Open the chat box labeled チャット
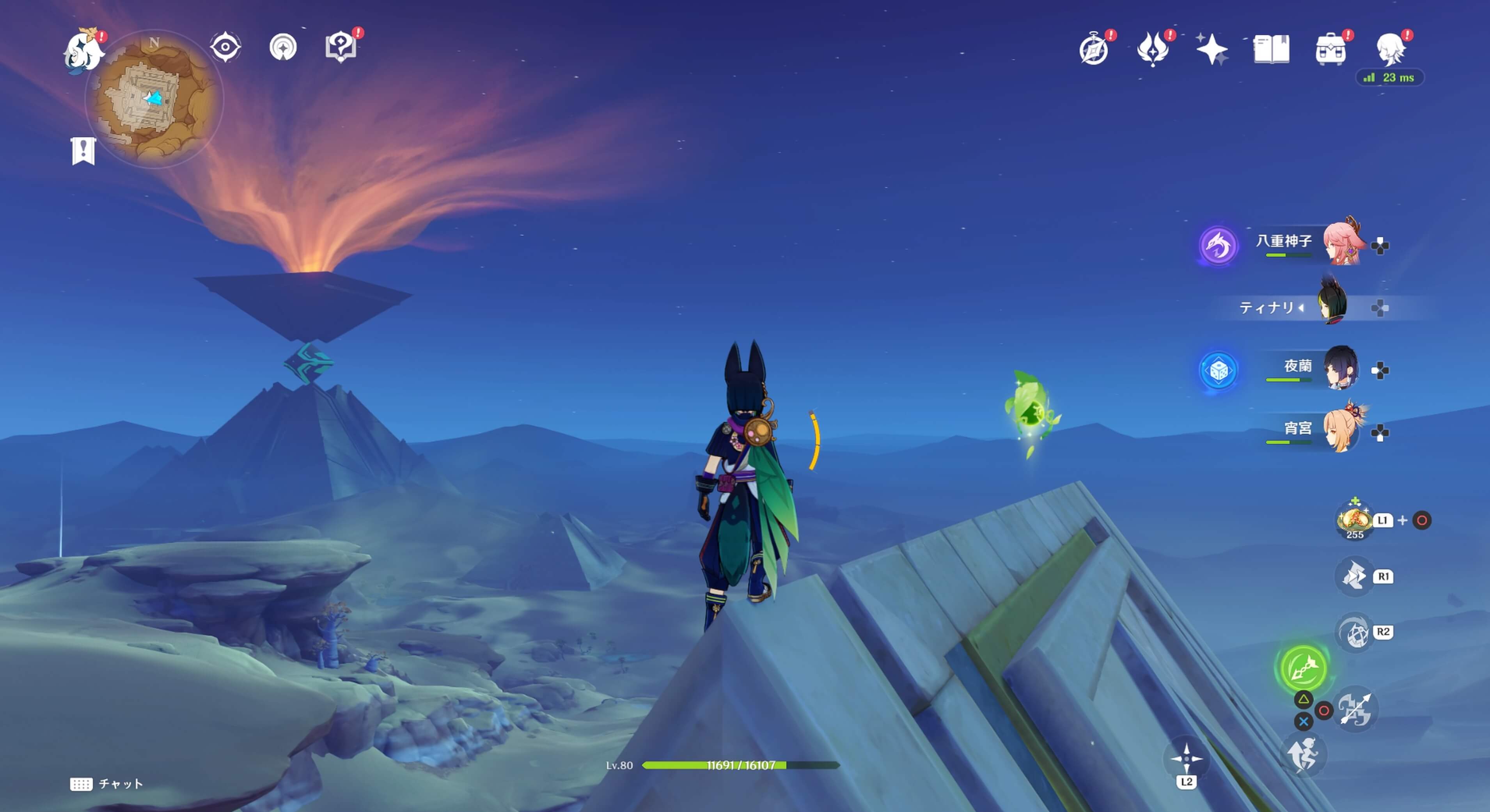Image resolution: width=1490 pixels, height=812 pixels. (x=106, y=784)
